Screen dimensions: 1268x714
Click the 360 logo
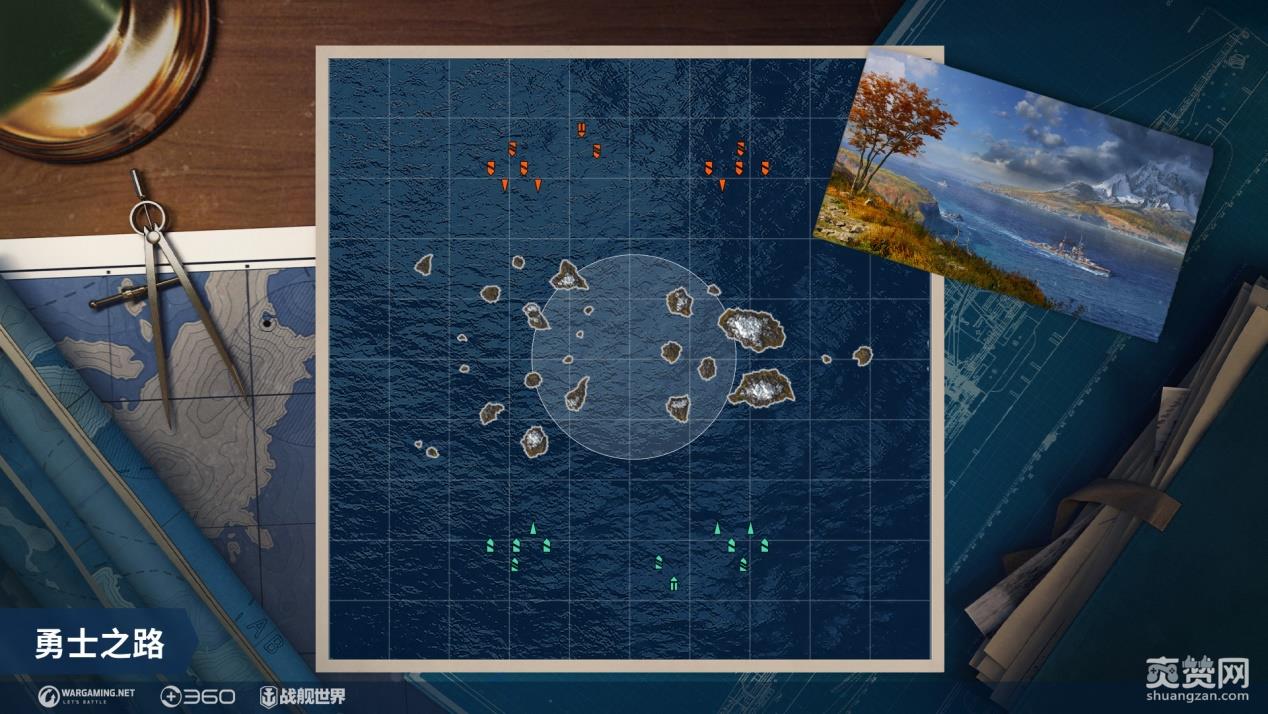tap(197, 696)
